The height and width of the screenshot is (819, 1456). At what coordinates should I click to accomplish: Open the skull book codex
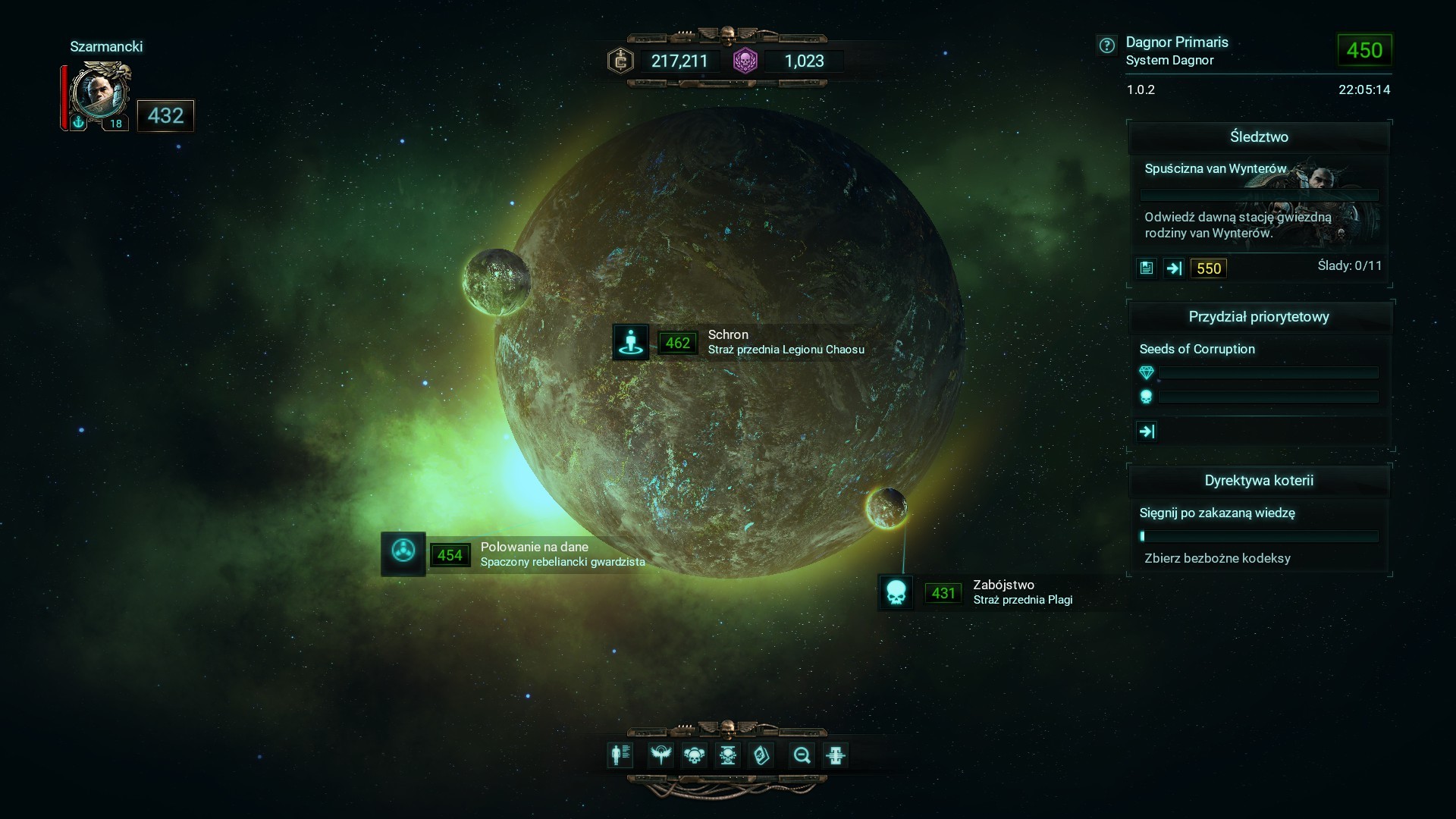pyautogui.click(x=761, y=755)
